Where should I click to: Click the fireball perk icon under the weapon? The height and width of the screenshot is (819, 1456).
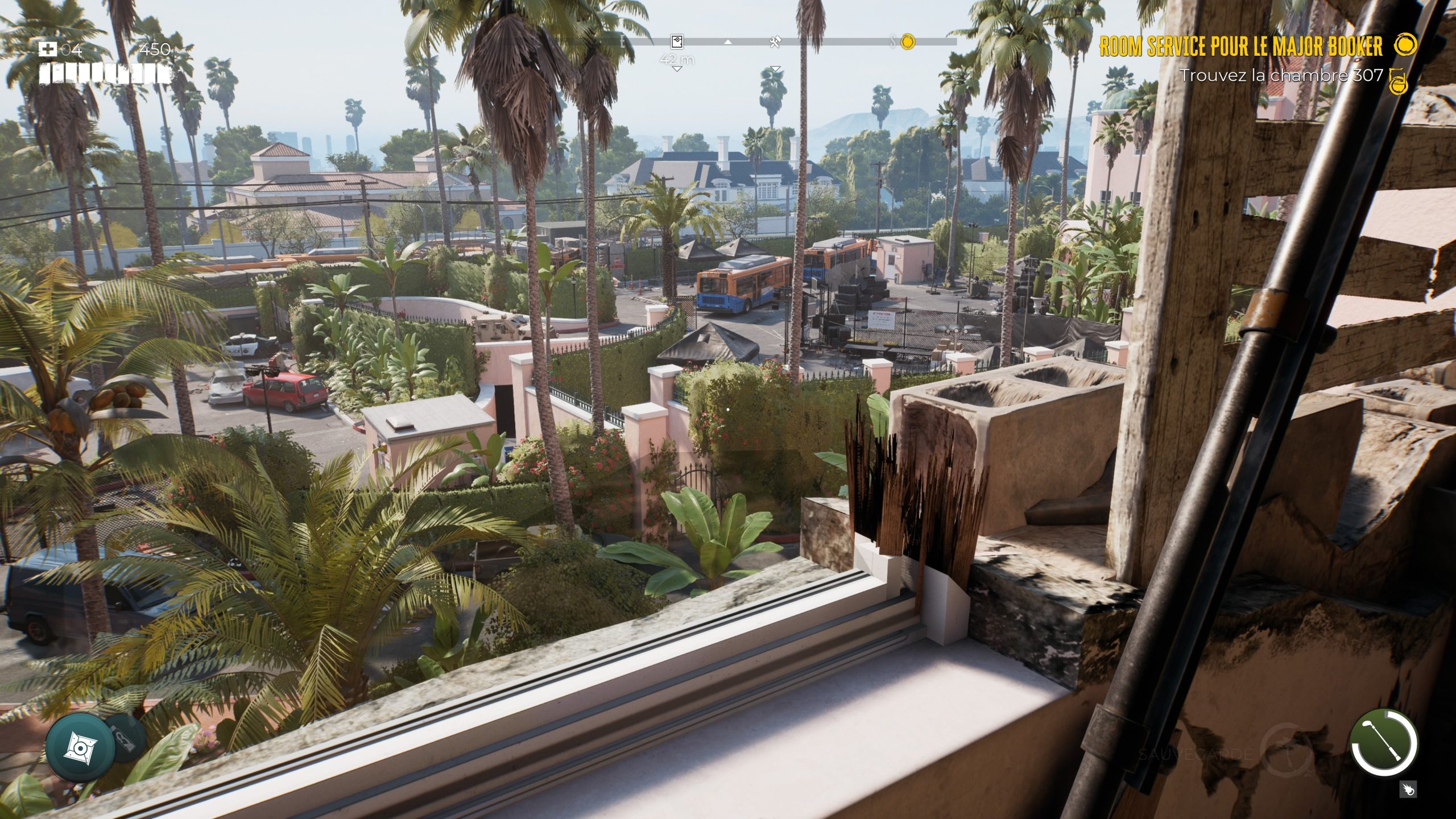point(1408,789)
